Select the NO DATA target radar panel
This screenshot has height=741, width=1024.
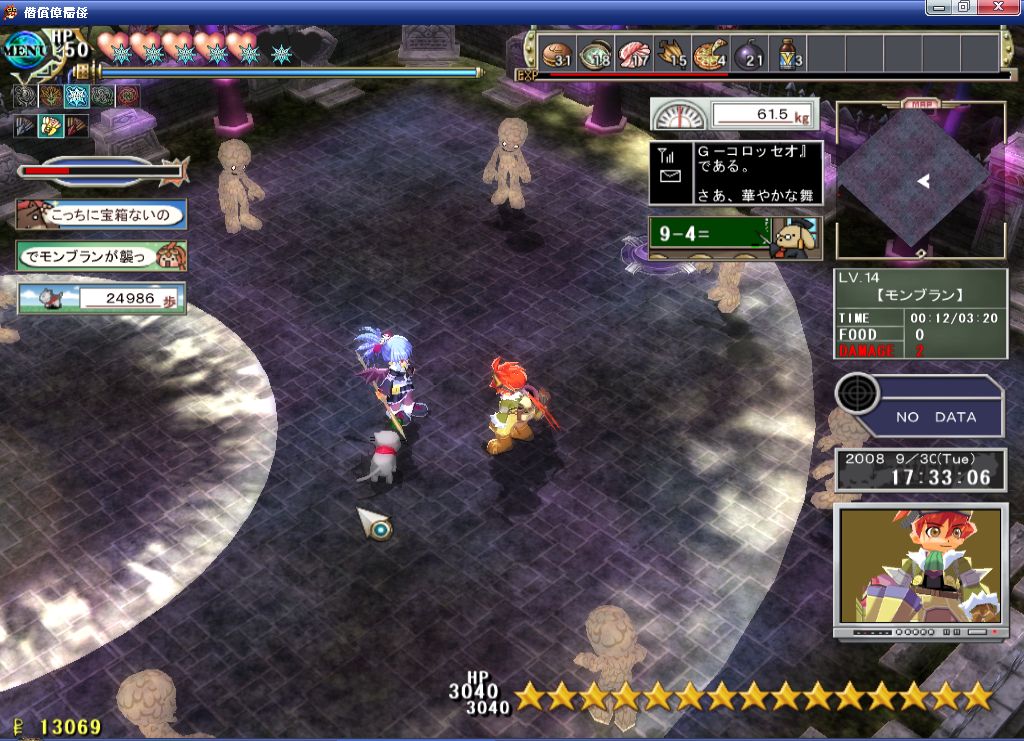920,405
